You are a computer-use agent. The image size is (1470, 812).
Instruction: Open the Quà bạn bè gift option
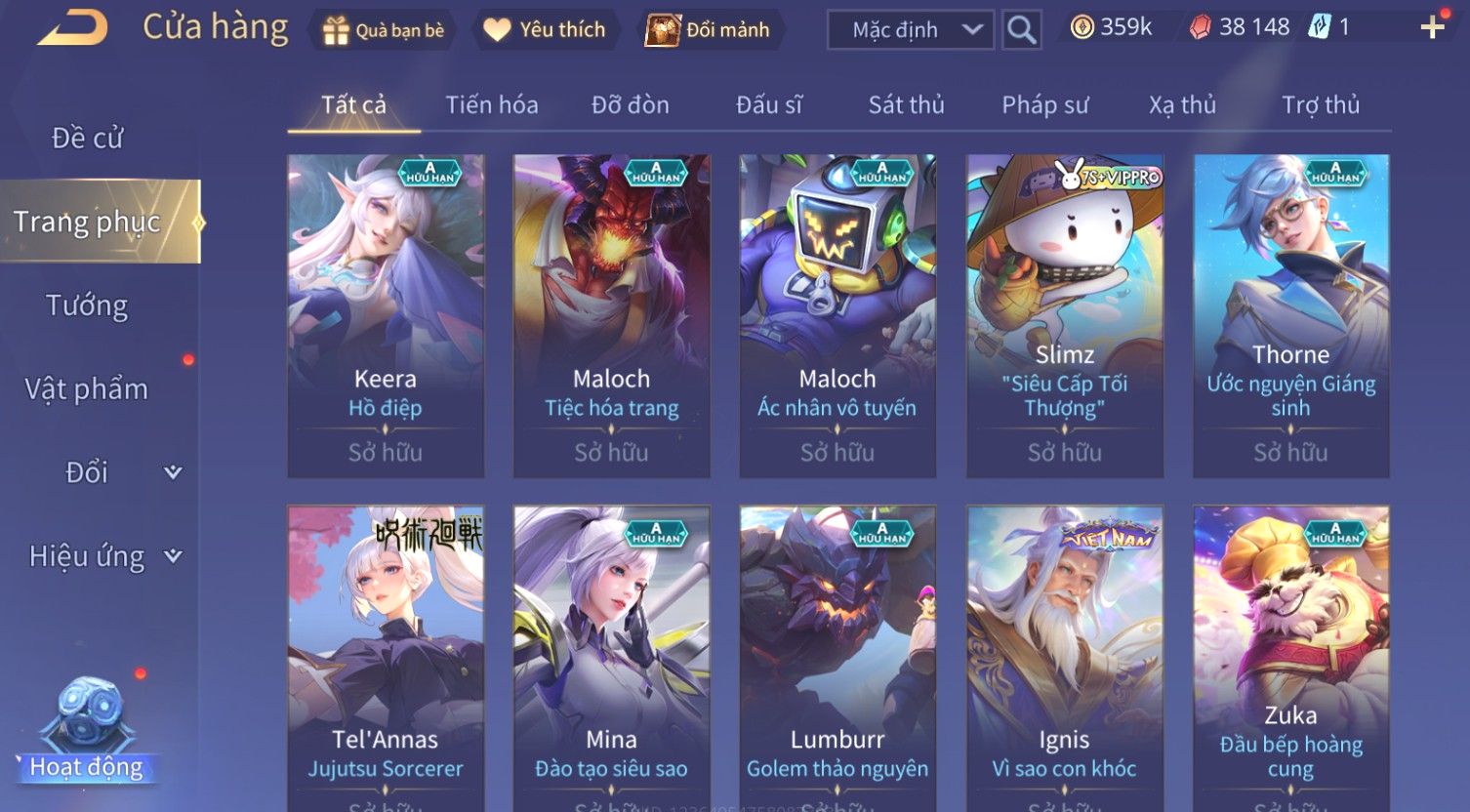[x=384, y=30]
